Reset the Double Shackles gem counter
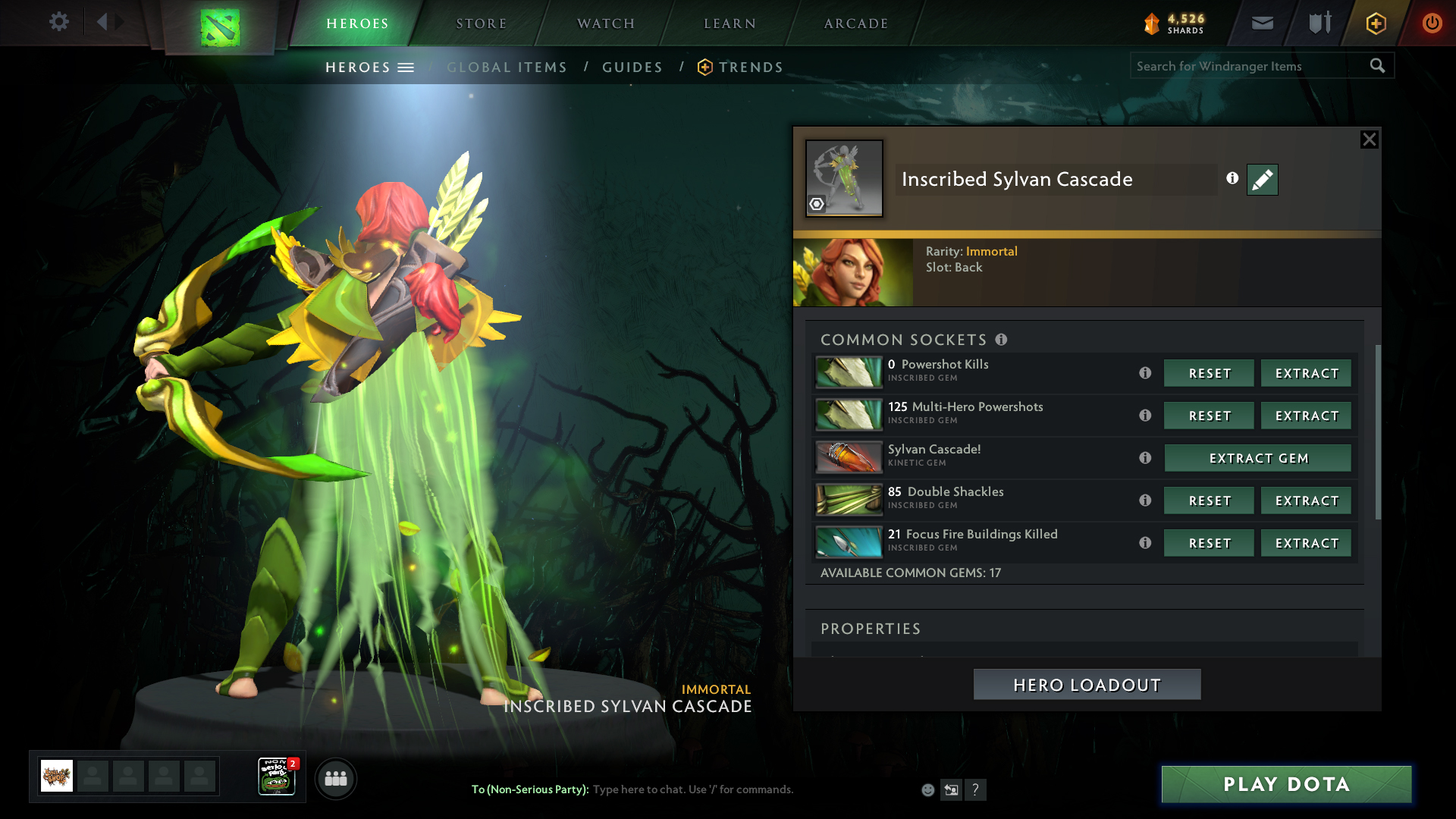The height and width of the screenshot is (819, 1456). 1209,500
